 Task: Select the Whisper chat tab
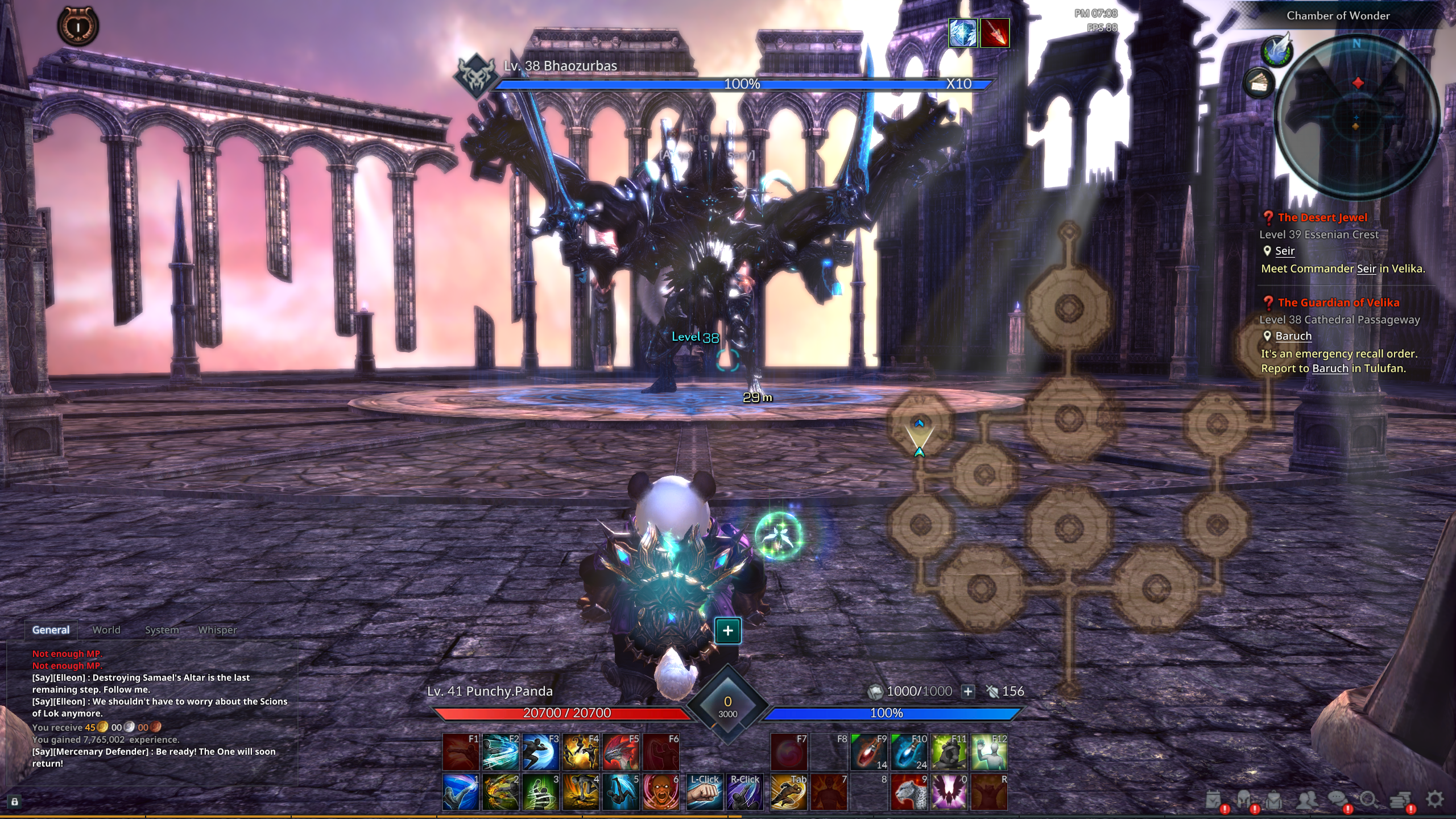tap(217, 630)
